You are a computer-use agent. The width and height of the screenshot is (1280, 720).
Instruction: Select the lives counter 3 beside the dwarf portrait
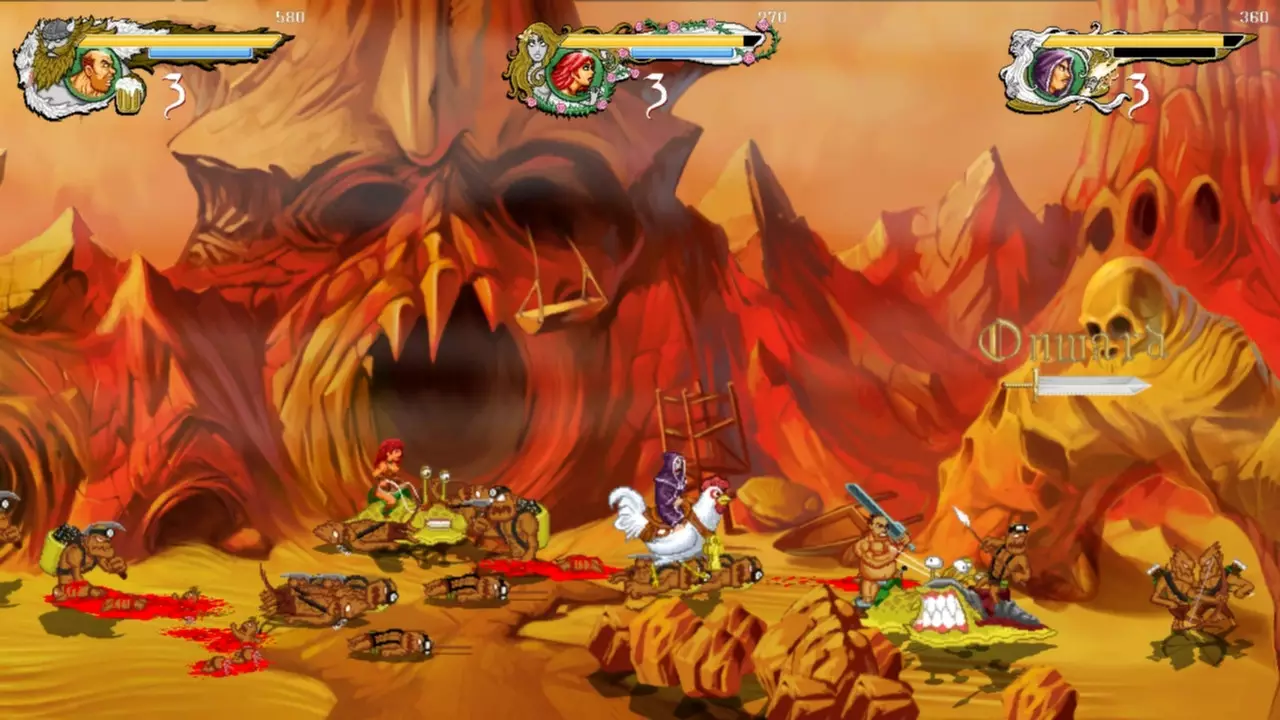pos(173,92)
